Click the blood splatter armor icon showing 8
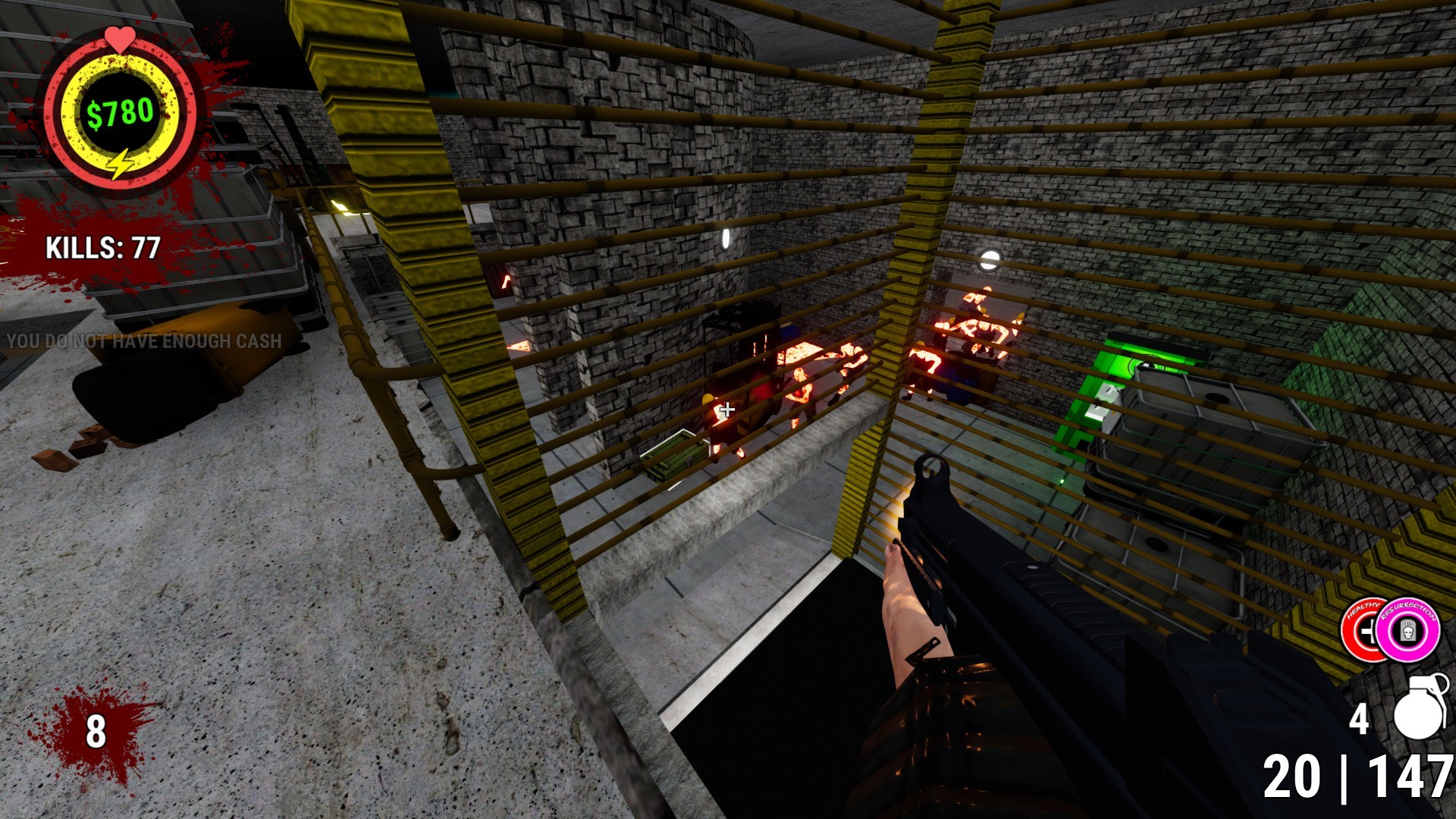Image resolution: width=1456 pixels, height=819 pixels. tap(95, 732)
